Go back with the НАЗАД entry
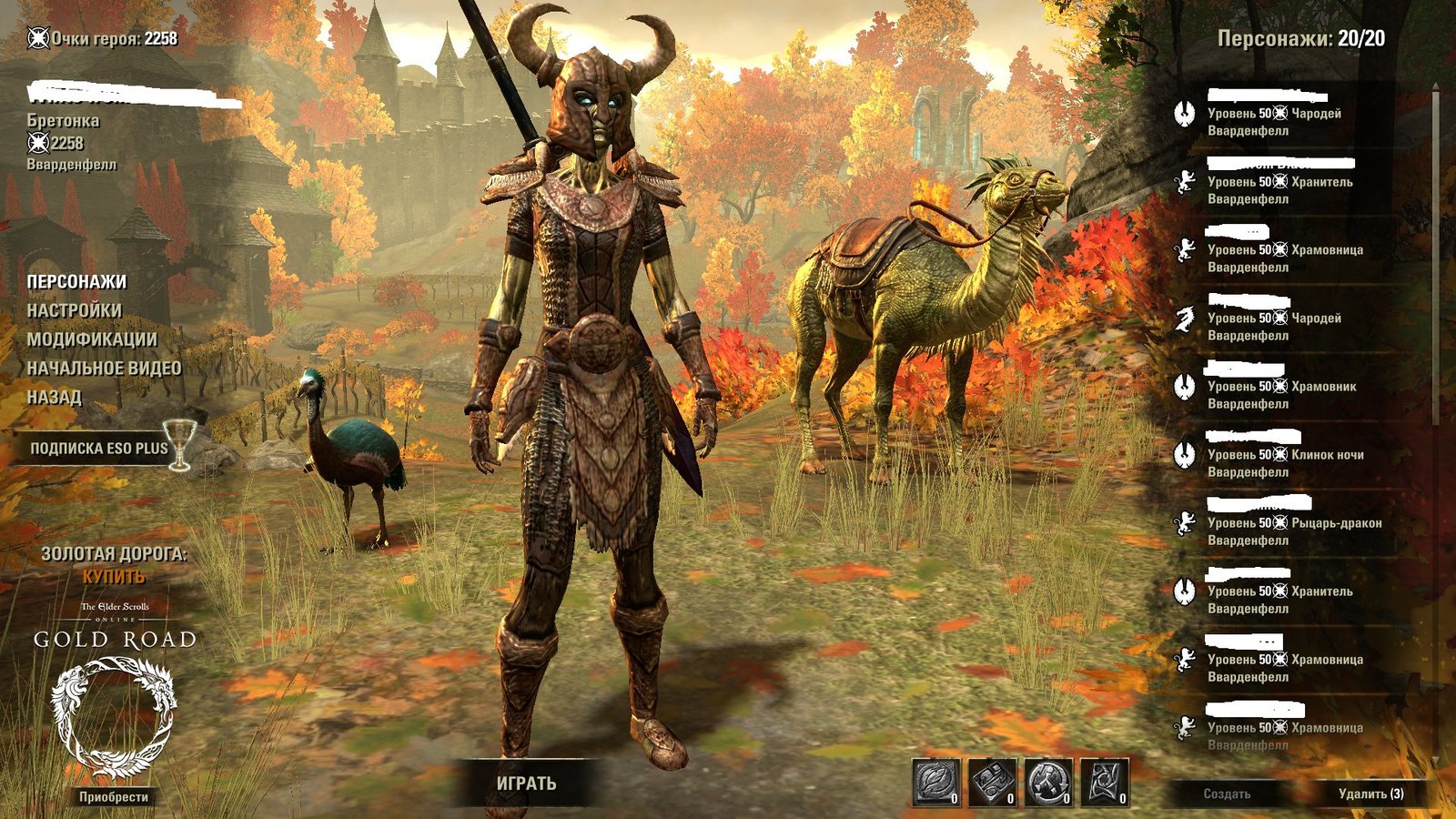1456x819 pixels. pyautogui.click(x=54, y=398)
